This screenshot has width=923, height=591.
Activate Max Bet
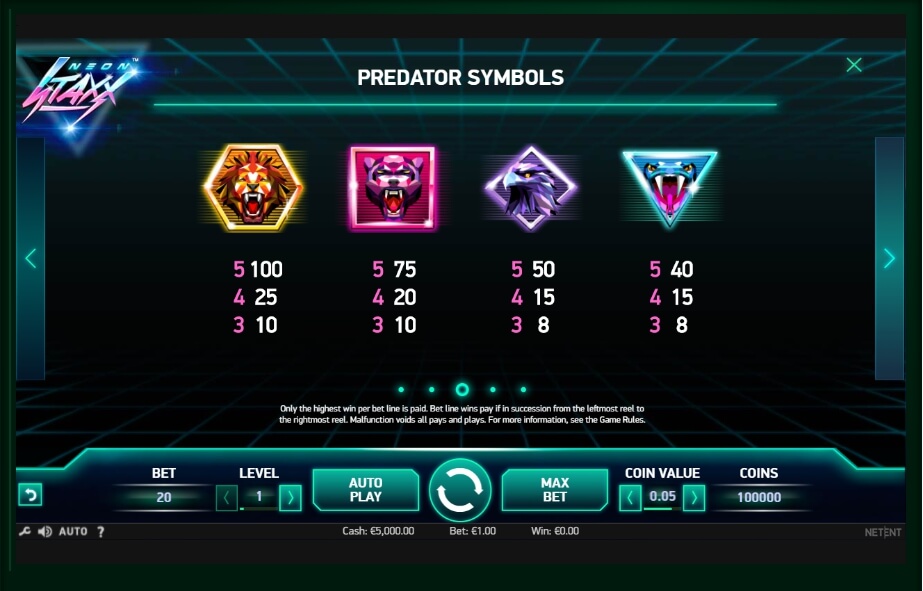(x=554, y=489)
